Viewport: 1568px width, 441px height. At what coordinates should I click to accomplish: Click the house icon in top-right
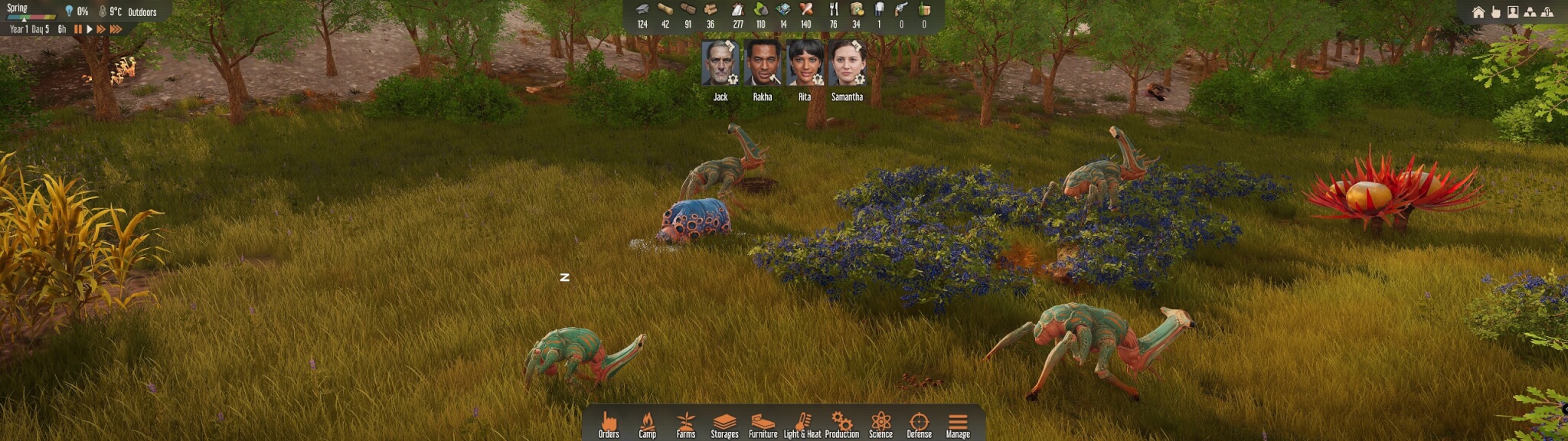[x=1478, y=12]
